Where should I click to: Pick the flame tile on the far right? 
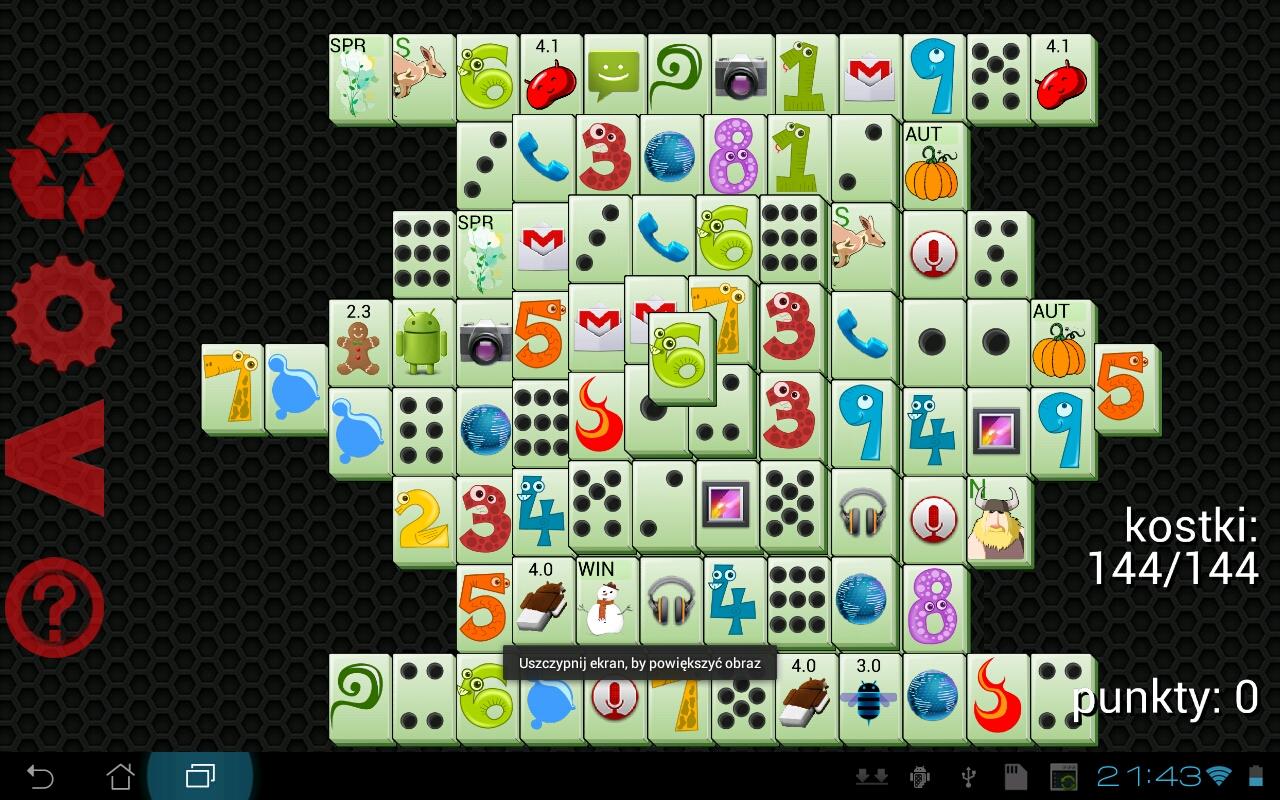pyautogui.click(x=997, y=697)
